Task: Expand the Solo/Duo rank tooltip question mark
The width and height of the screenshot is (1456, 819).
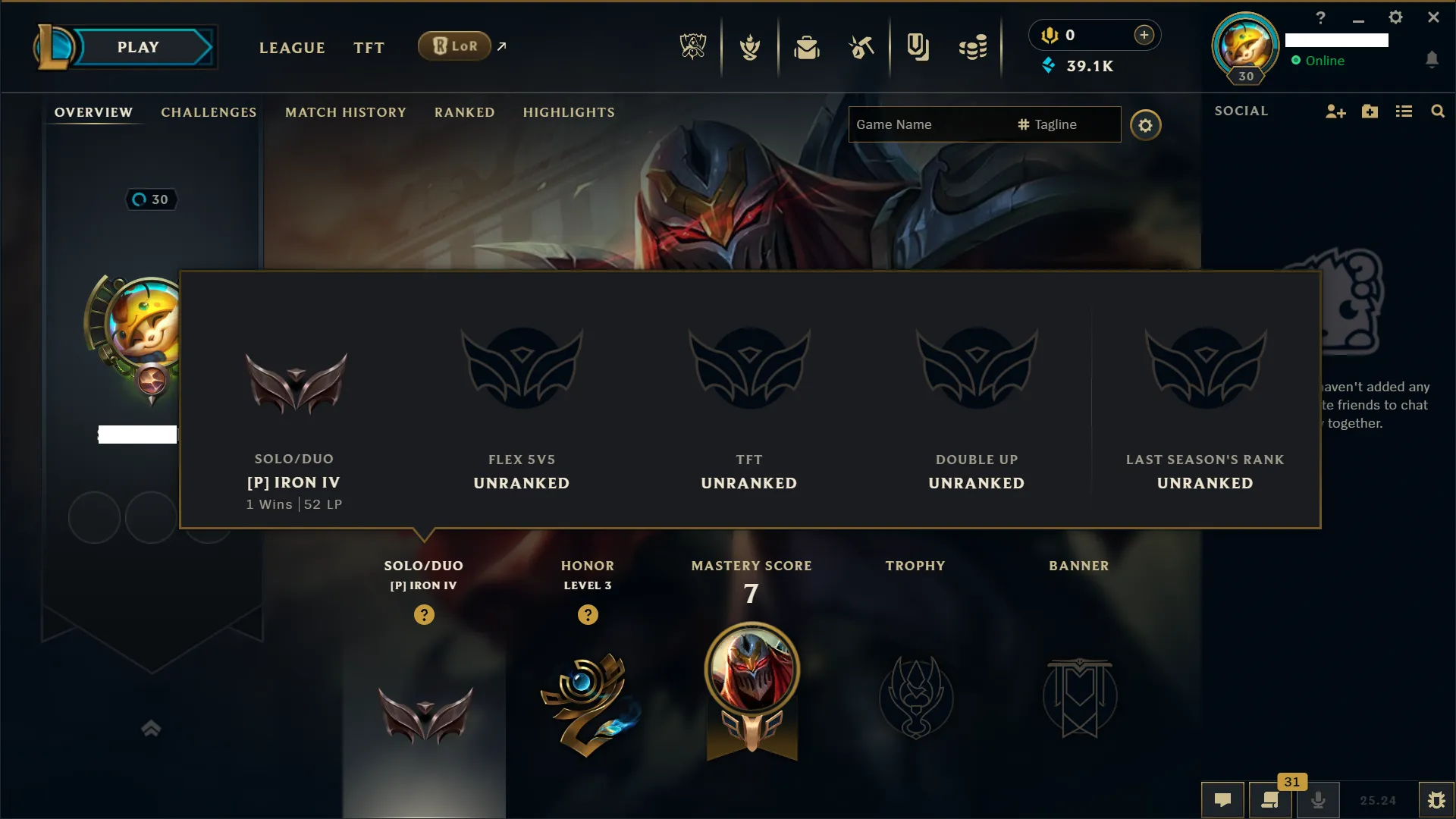Action: (x=424, y=615)
